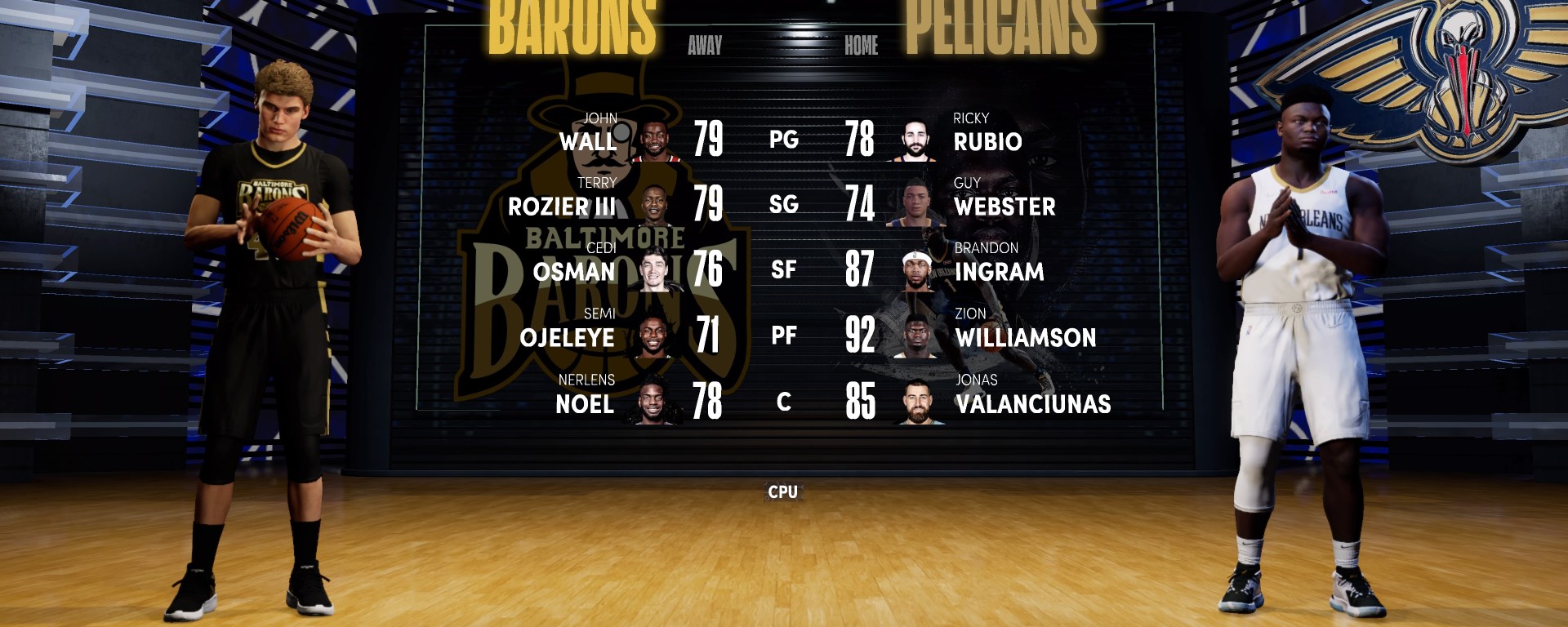The width and height of the screenshot is (1568, 627).
Task: Select Semi Ojeleye's power forward row
Action: pyautogui.click(x=567, y=336)
